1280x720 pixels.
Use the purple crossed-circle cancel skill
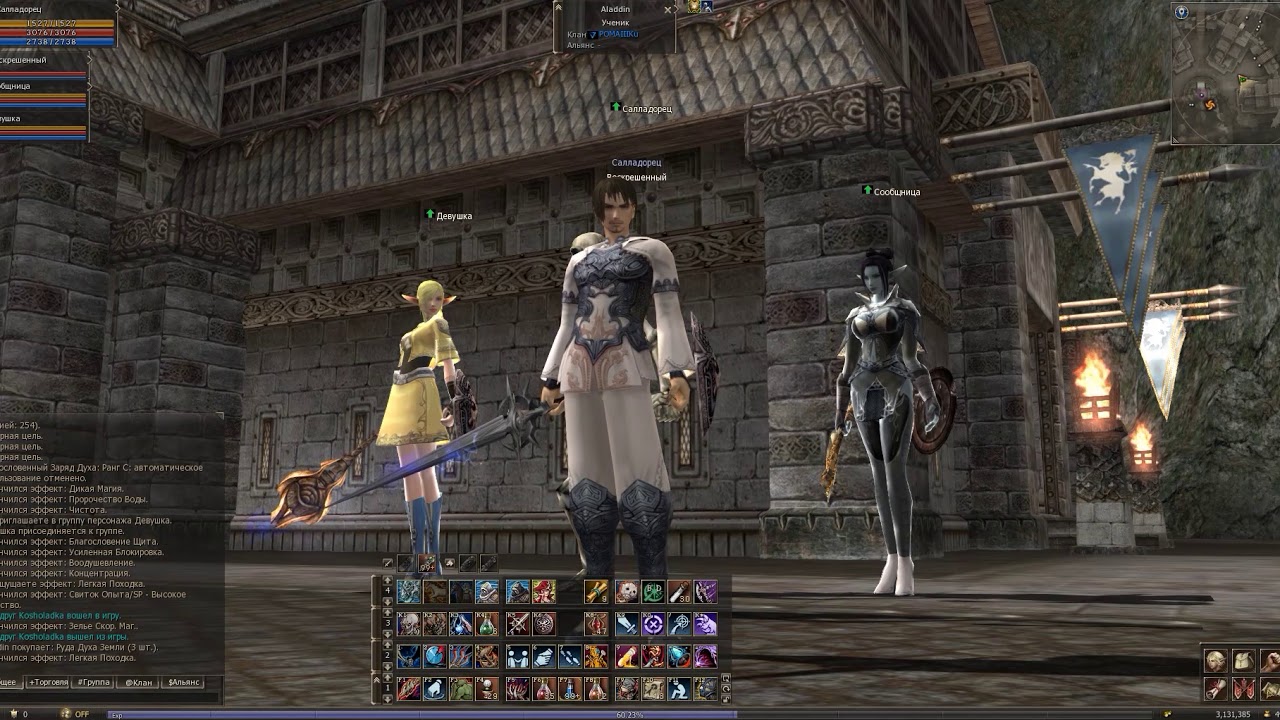click(653, 625)
